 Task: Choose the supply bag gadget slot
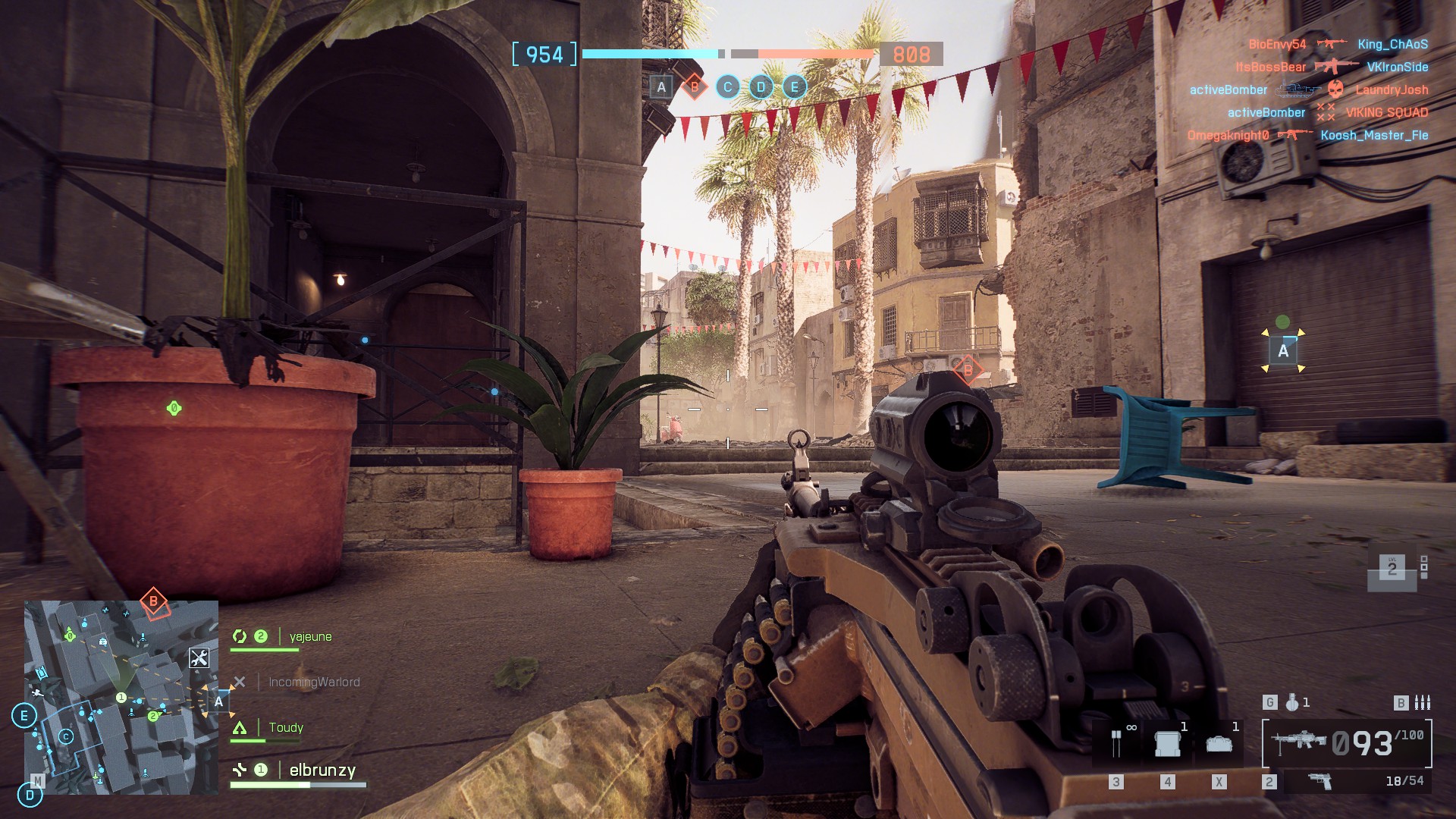point(1219,743)
